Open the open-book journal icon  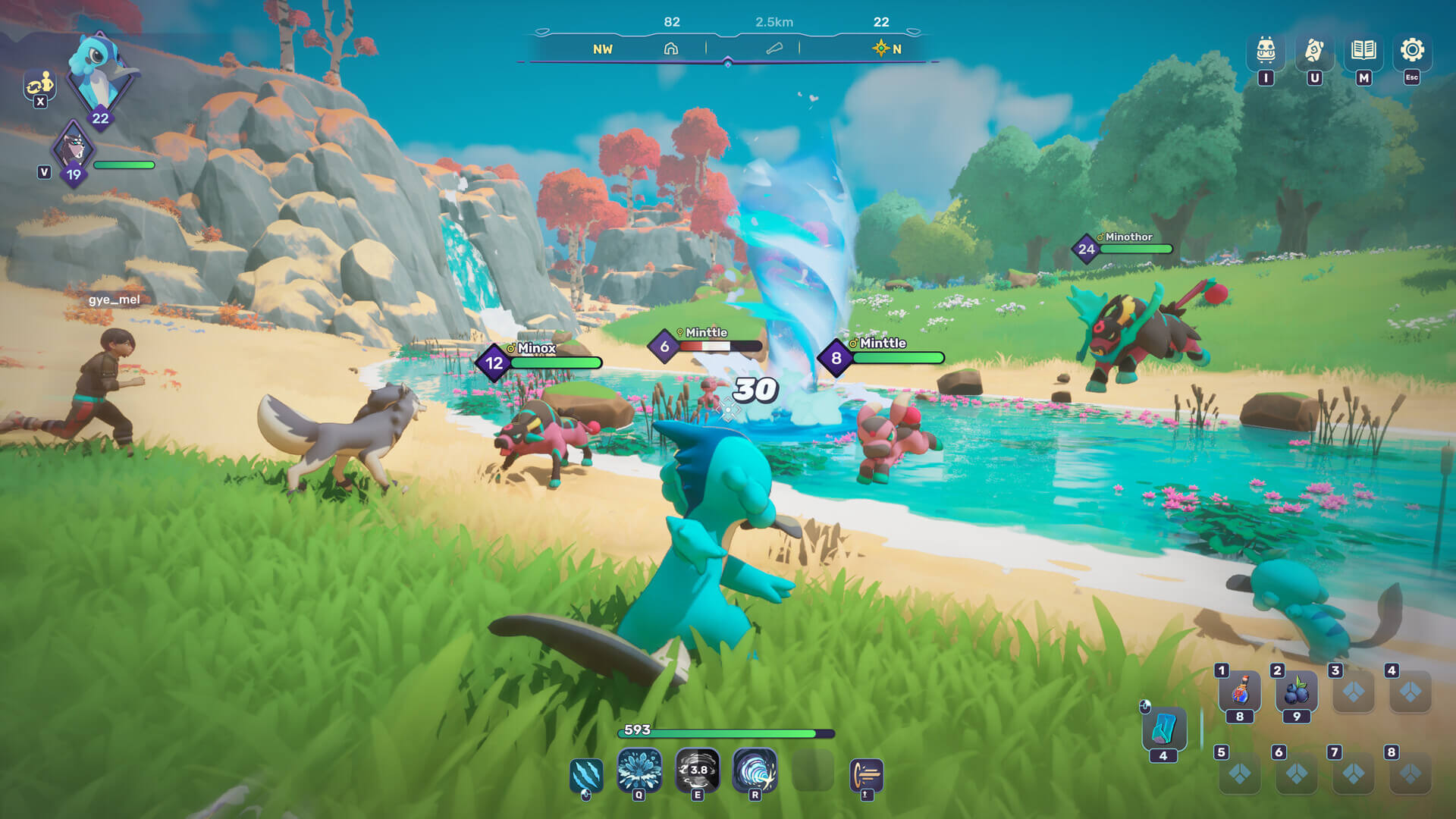tap(1363, 51)
